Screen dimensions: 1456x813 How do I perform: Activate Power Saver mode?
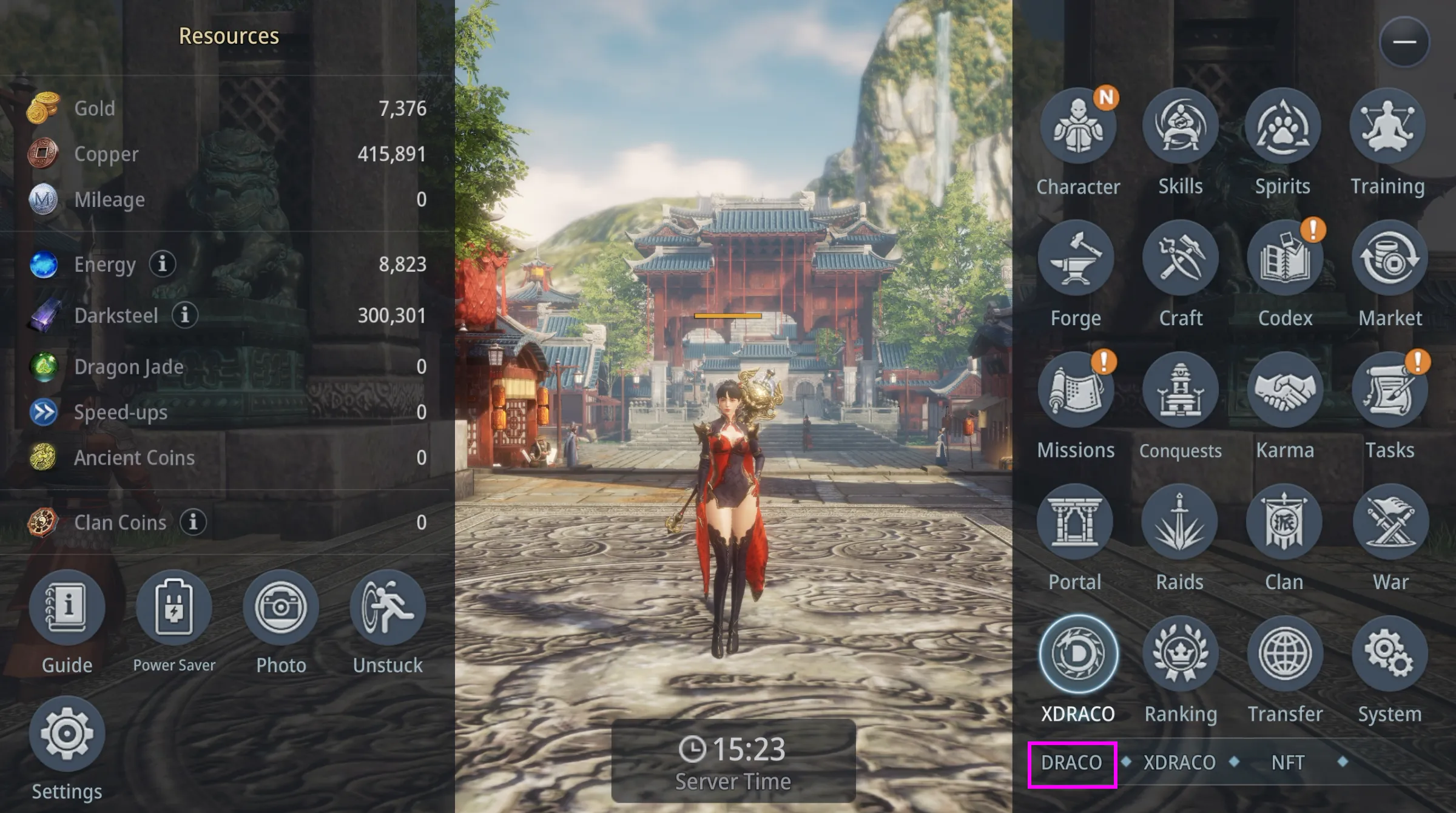pyautogui.click(x=174, y=608)
